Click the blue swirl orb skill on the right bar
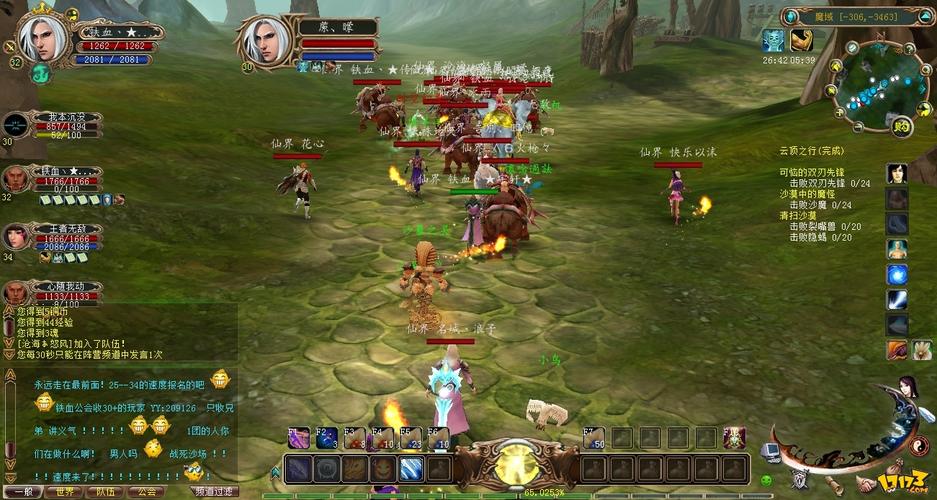Screen dimensions: 937x500 (x=897, y=275)
